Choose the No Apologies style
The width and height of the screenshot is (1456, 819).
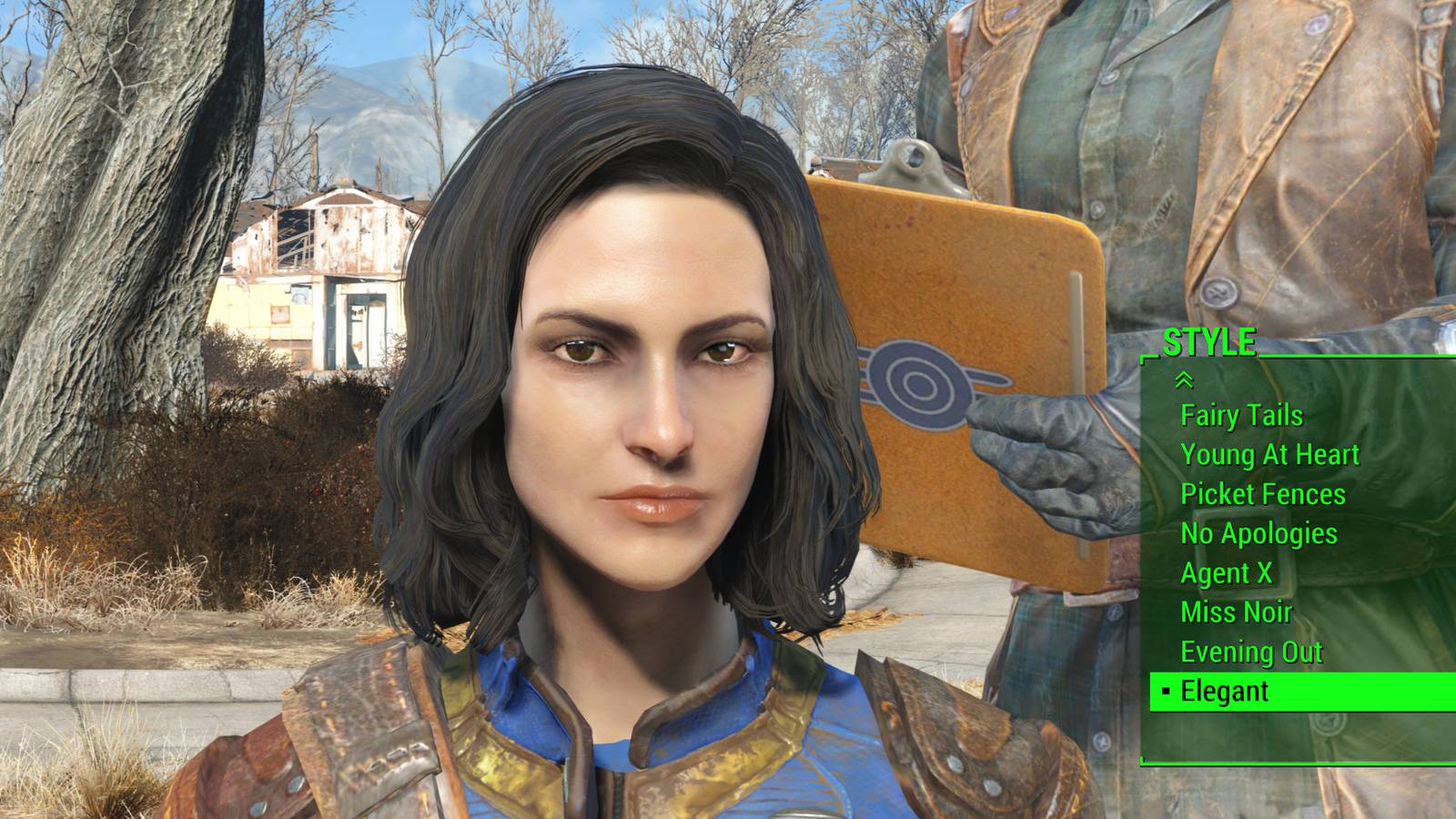click(1259, 533)
